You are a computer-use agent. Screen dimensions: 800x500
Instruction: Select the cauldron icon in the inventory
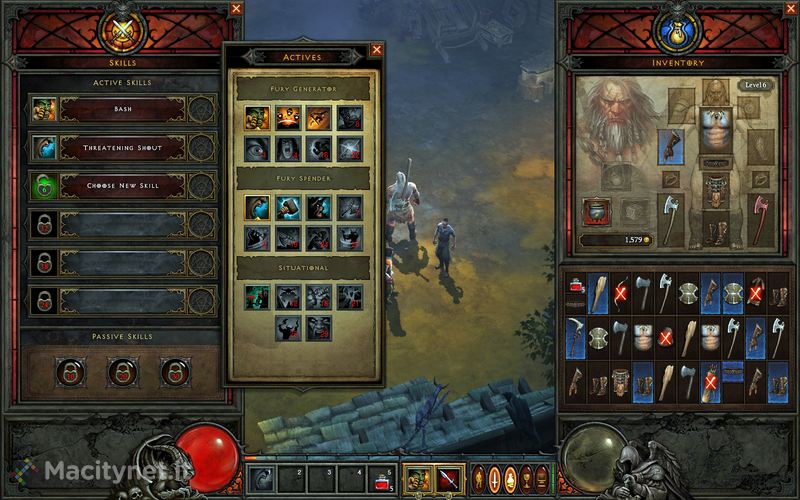click(x=596, y=212)
